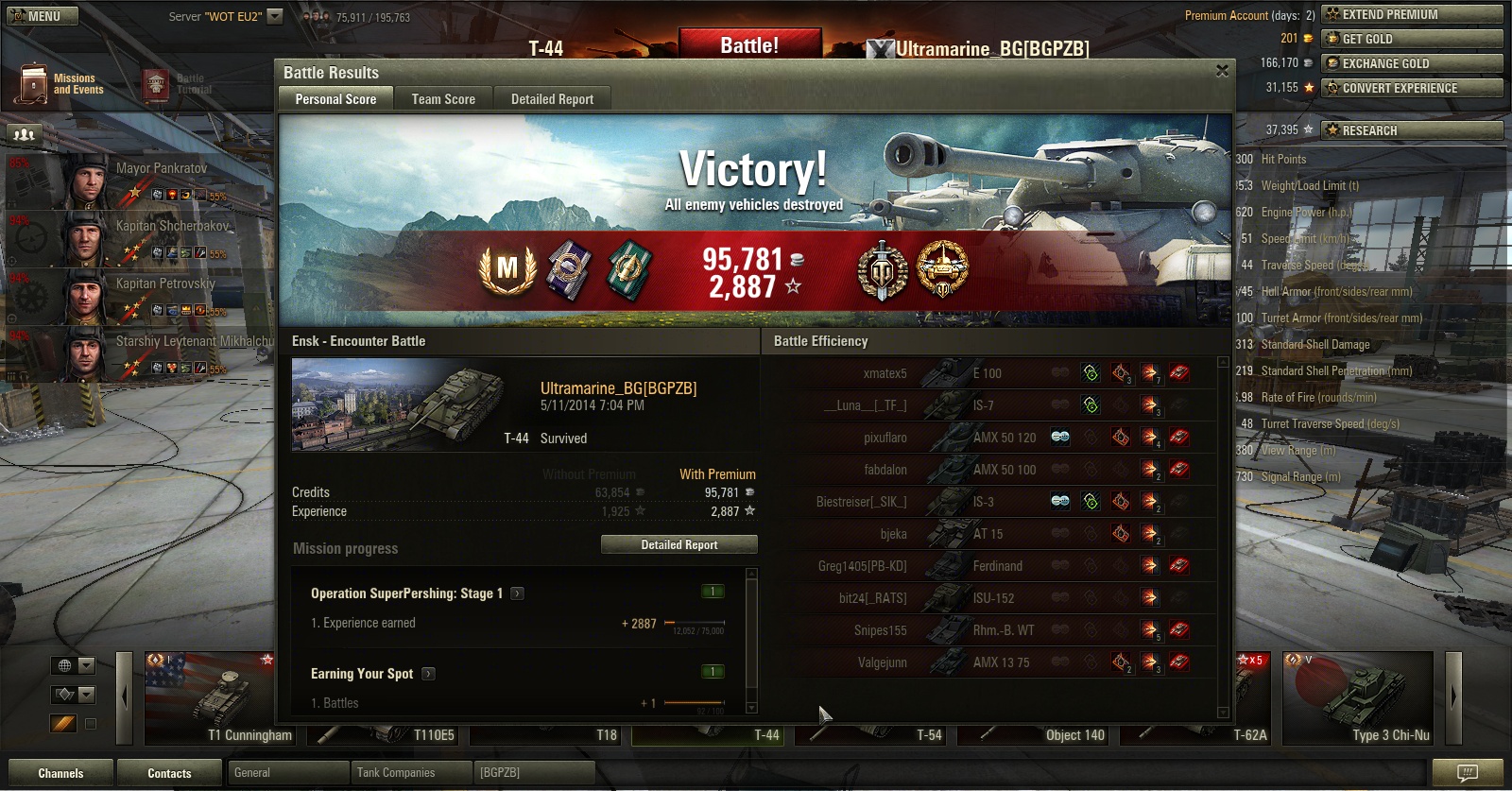Activate Convert Experience
The height and width of the screenshot is (791, 1512).
coord(1412,88)
